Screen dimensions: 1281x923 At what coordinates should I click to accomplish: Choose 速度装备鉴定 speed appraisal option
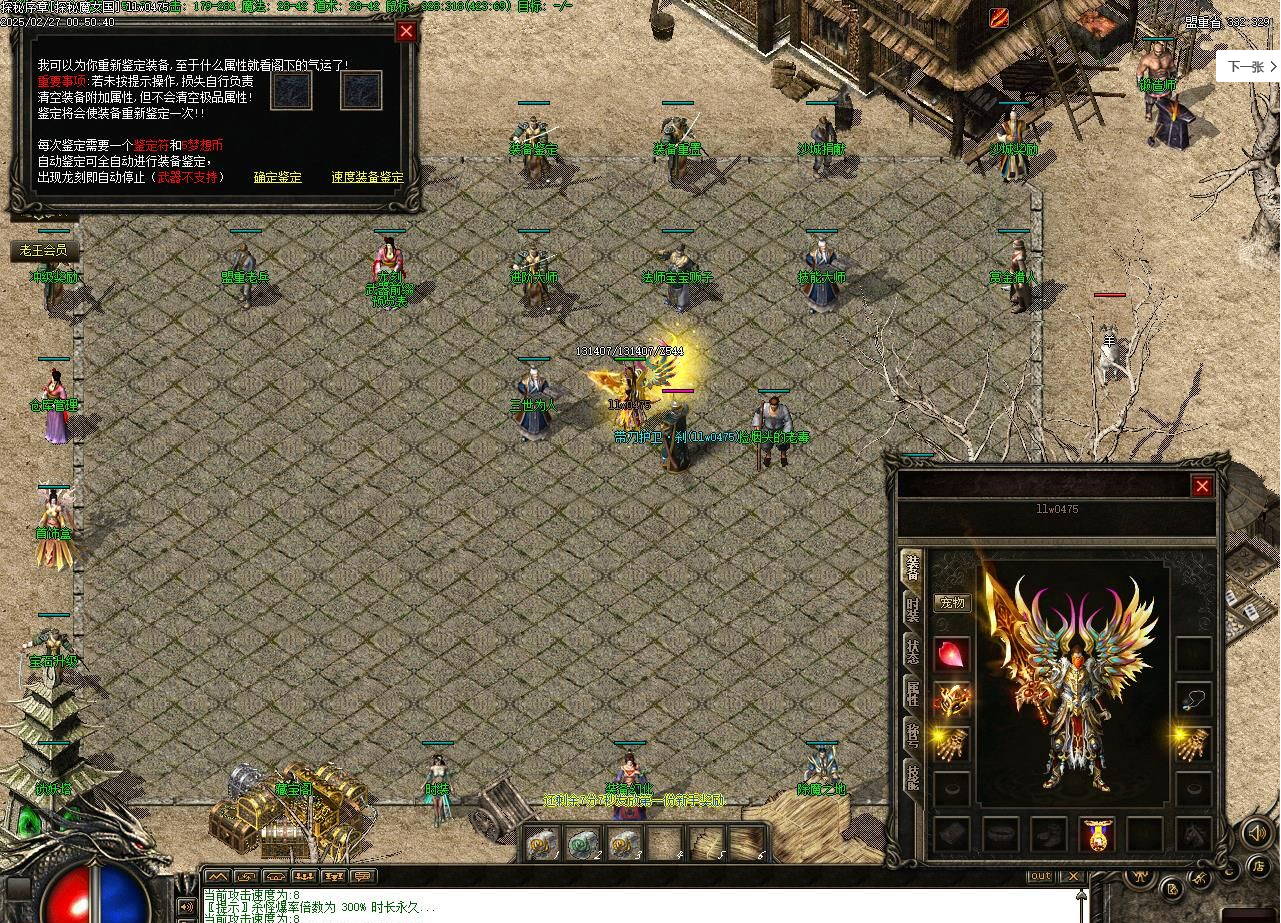pos(367,177)
